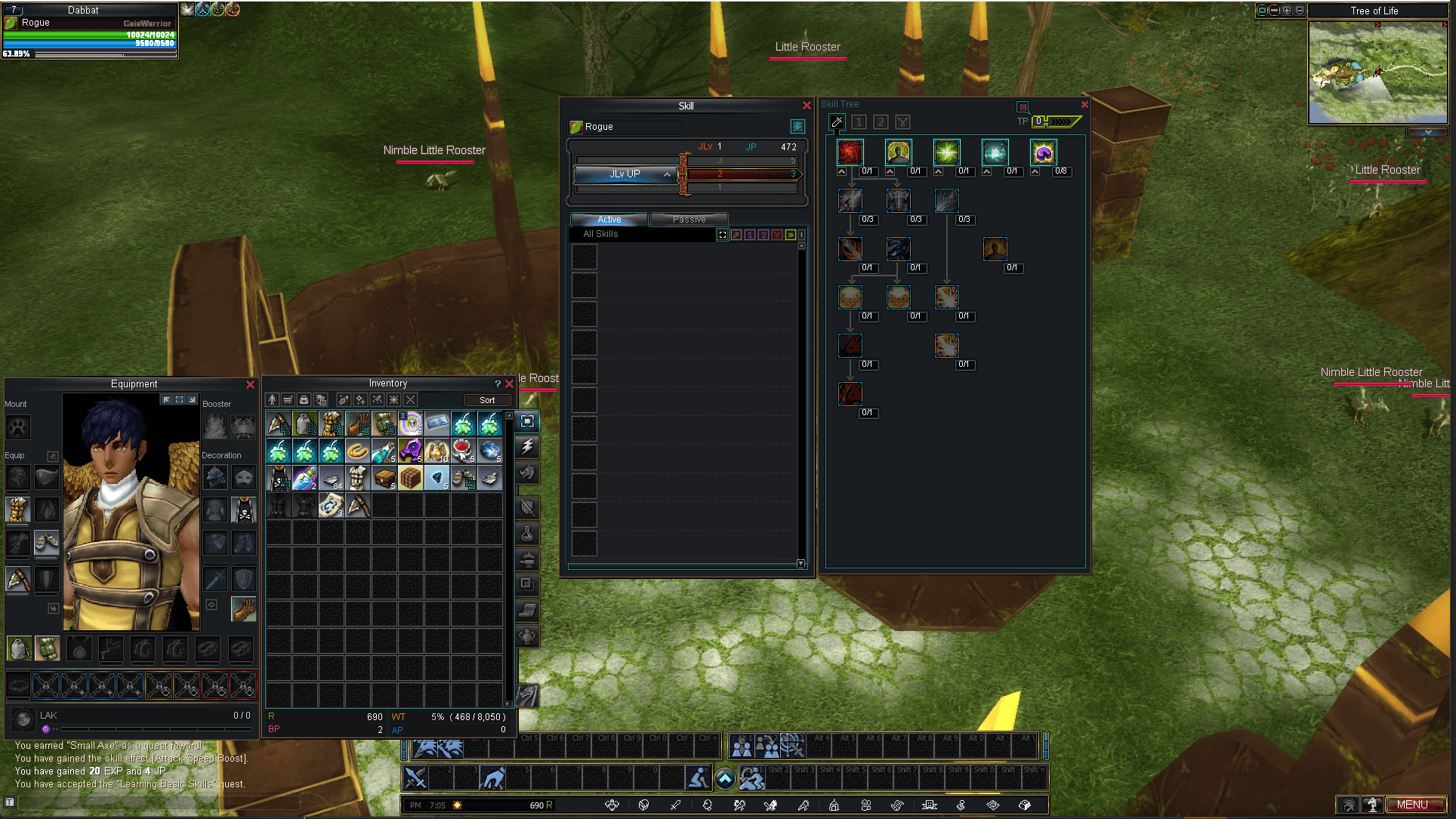
Task: Toggle the fullscreen bracket icon beside All Skills
Action: coord(722,235)
